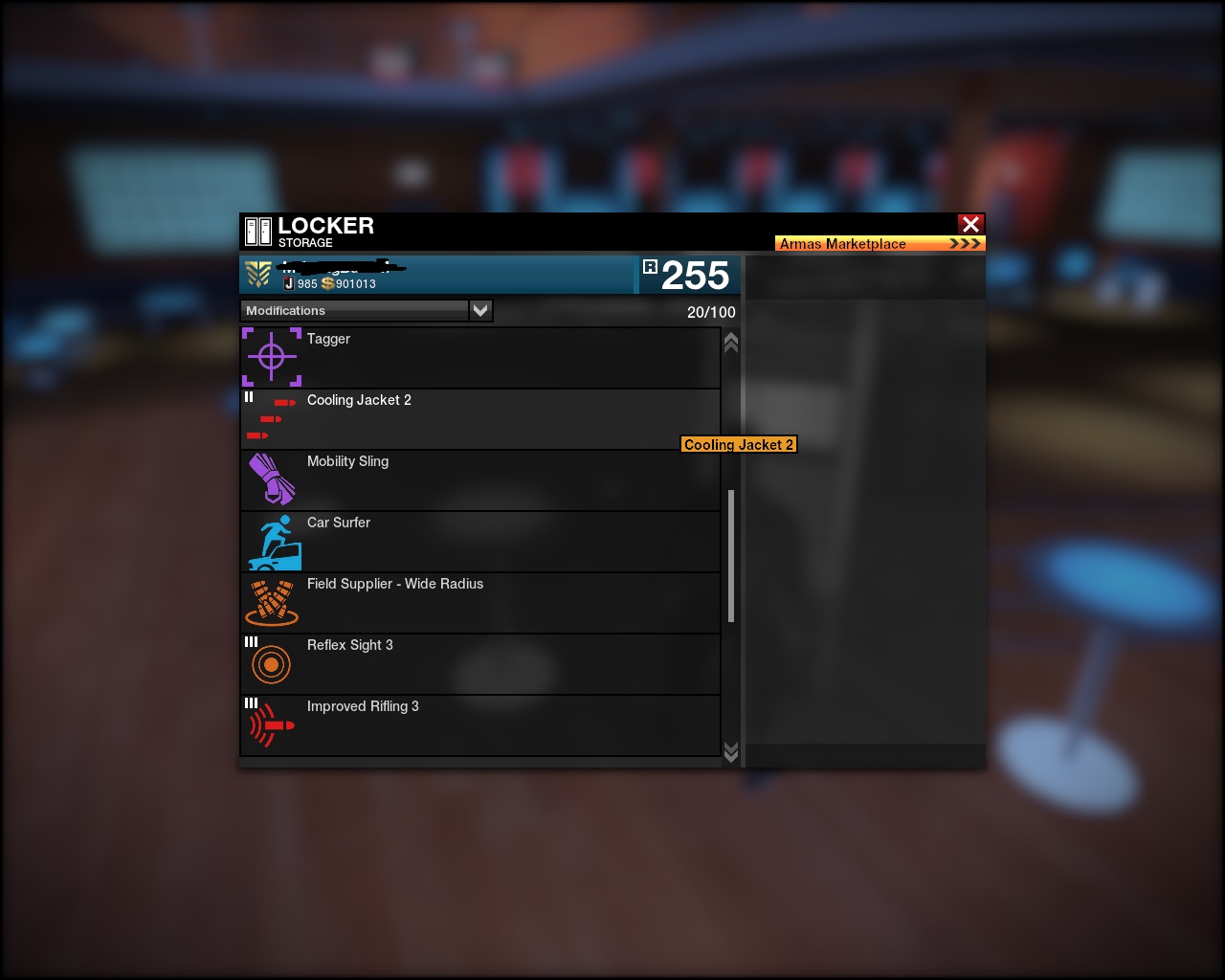Close the Locker storage window
Image resolution: width=1225 pixels, height=980 pixels.
pos(970,224)
